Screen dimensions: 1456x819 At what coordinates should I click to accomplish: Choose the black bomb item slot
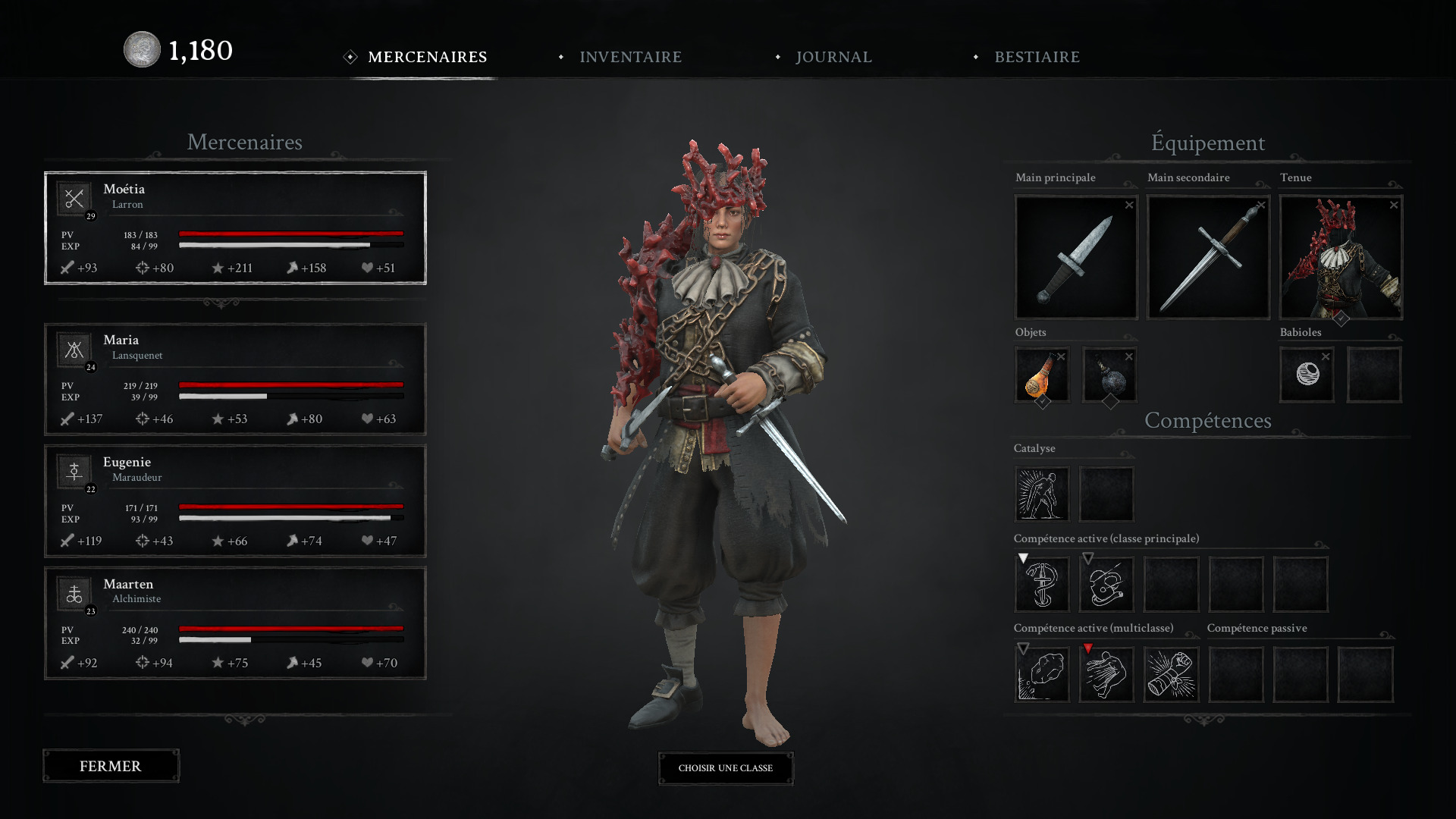point(1109,375)
